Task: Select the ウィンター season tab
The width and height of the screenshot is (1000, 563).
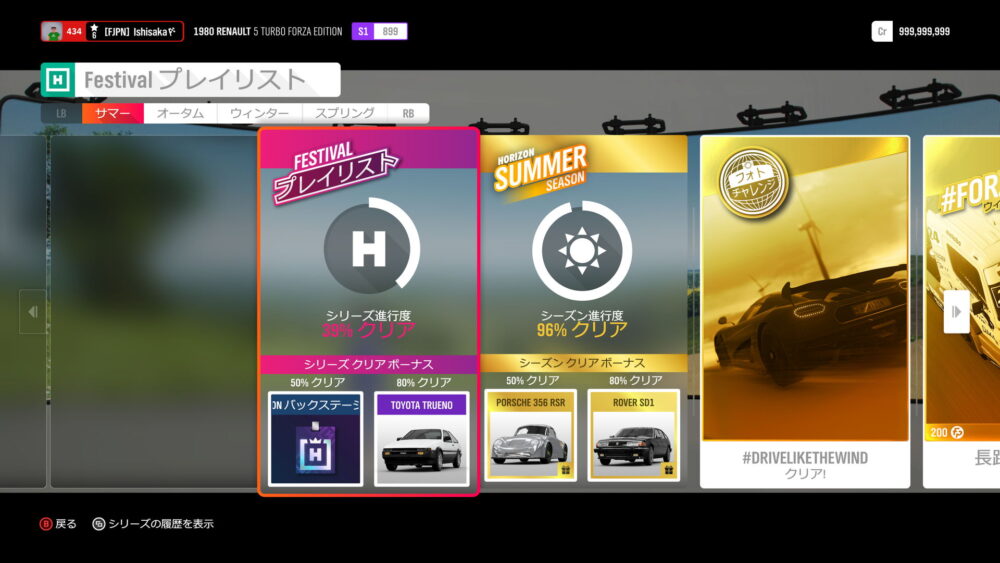Action: tap(259, 114)
